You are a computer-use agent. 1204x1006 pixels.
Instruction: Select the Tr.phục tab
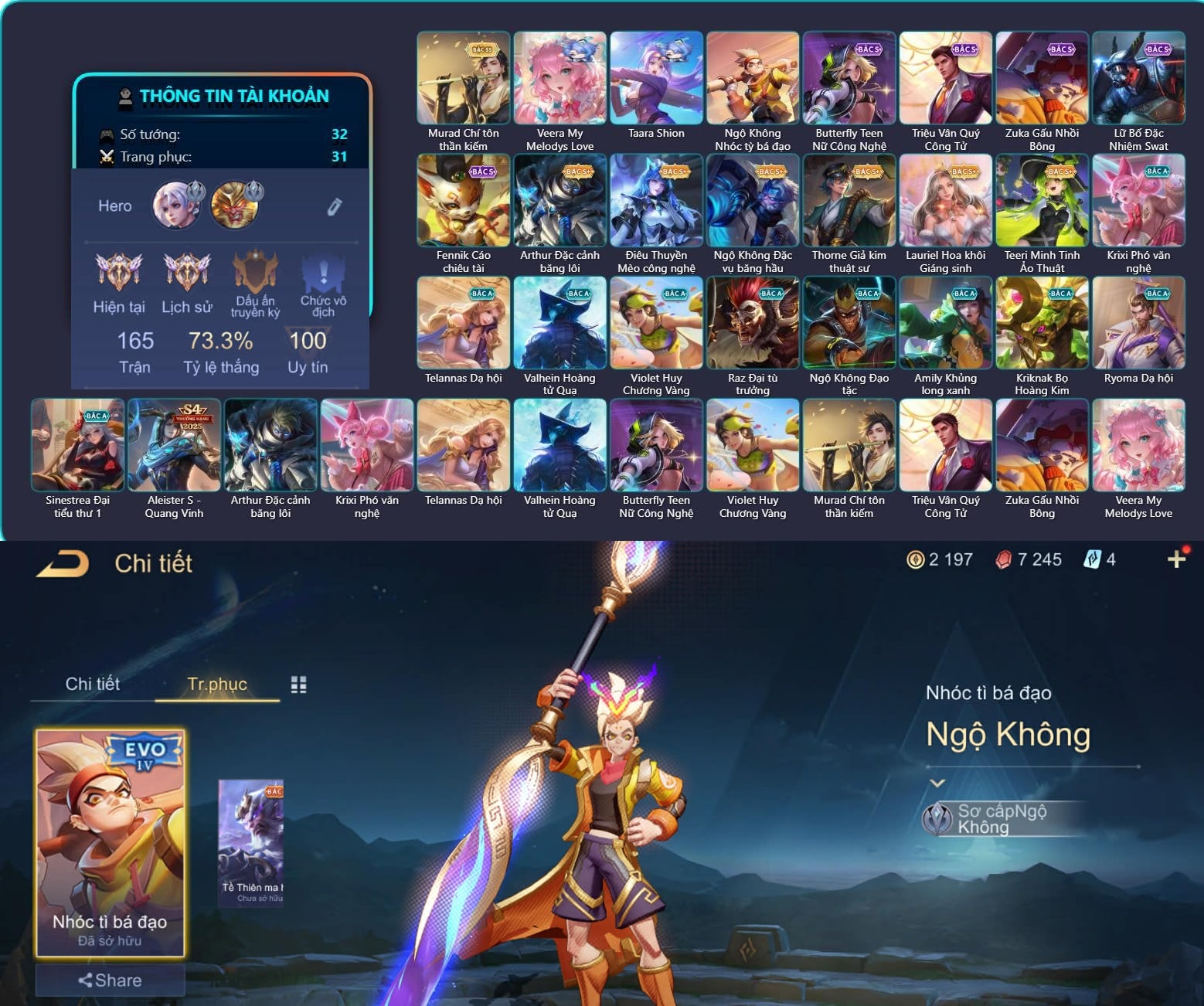pyautogui.click(x=217, y=684)
